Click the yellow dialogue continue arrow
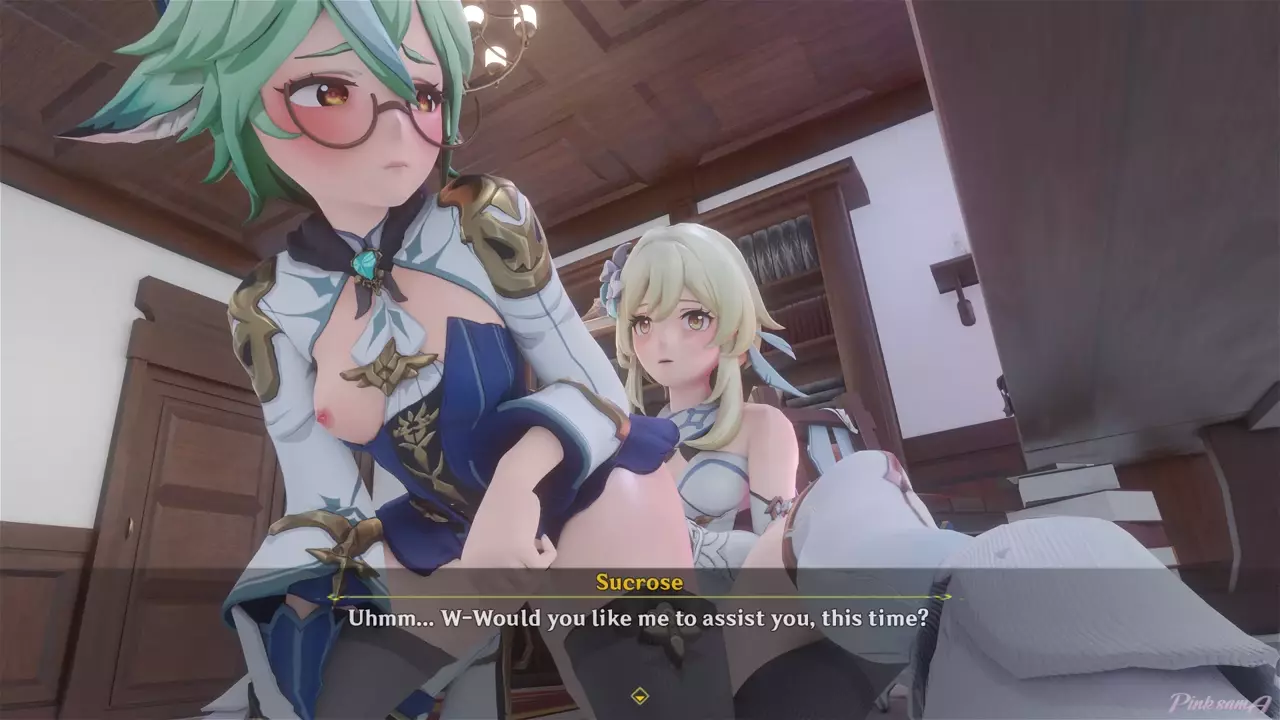 pos(640,695)
